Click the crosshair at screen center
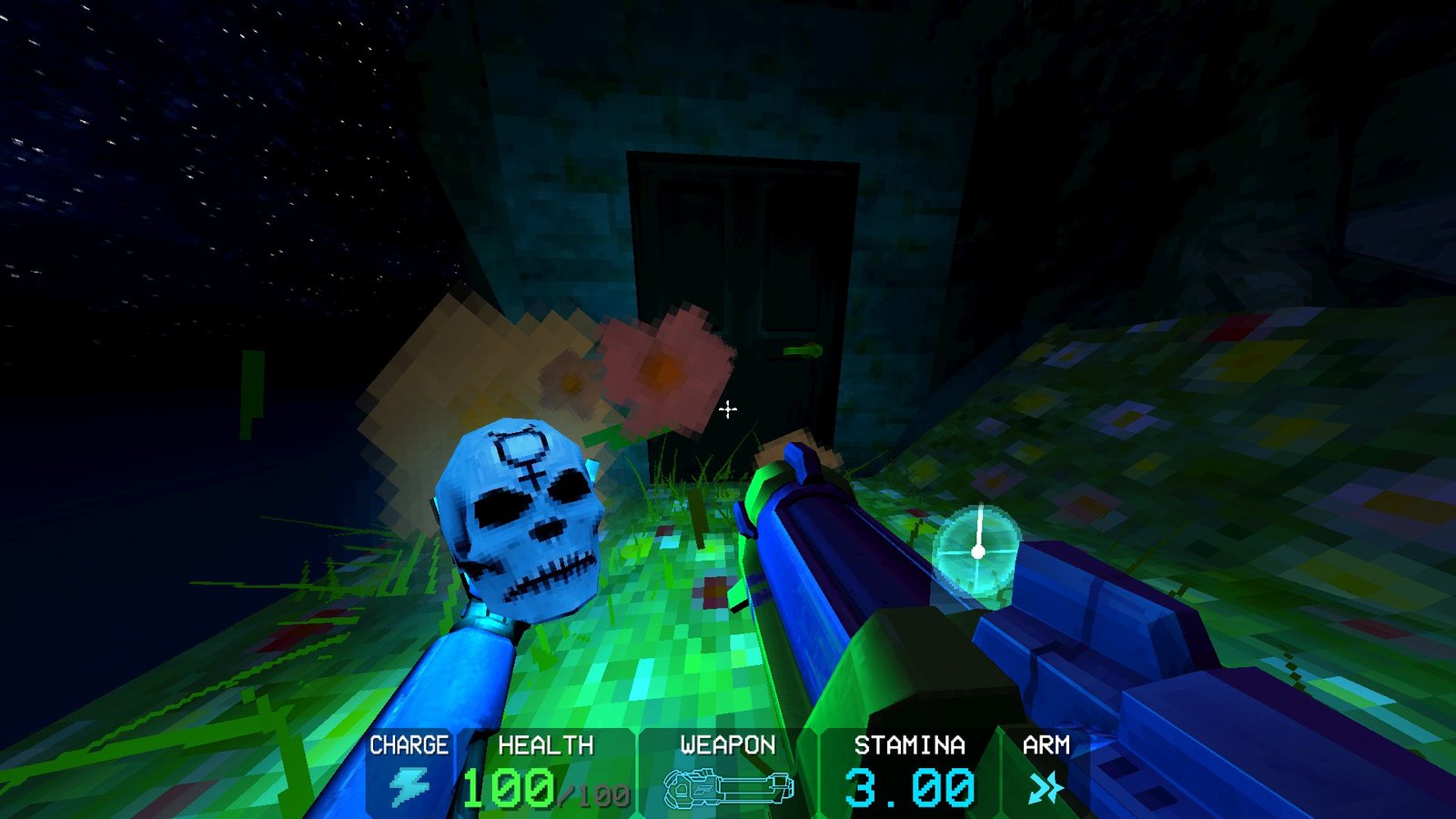This screenshot has height=819, width=1456. click(x=727, y=410)
